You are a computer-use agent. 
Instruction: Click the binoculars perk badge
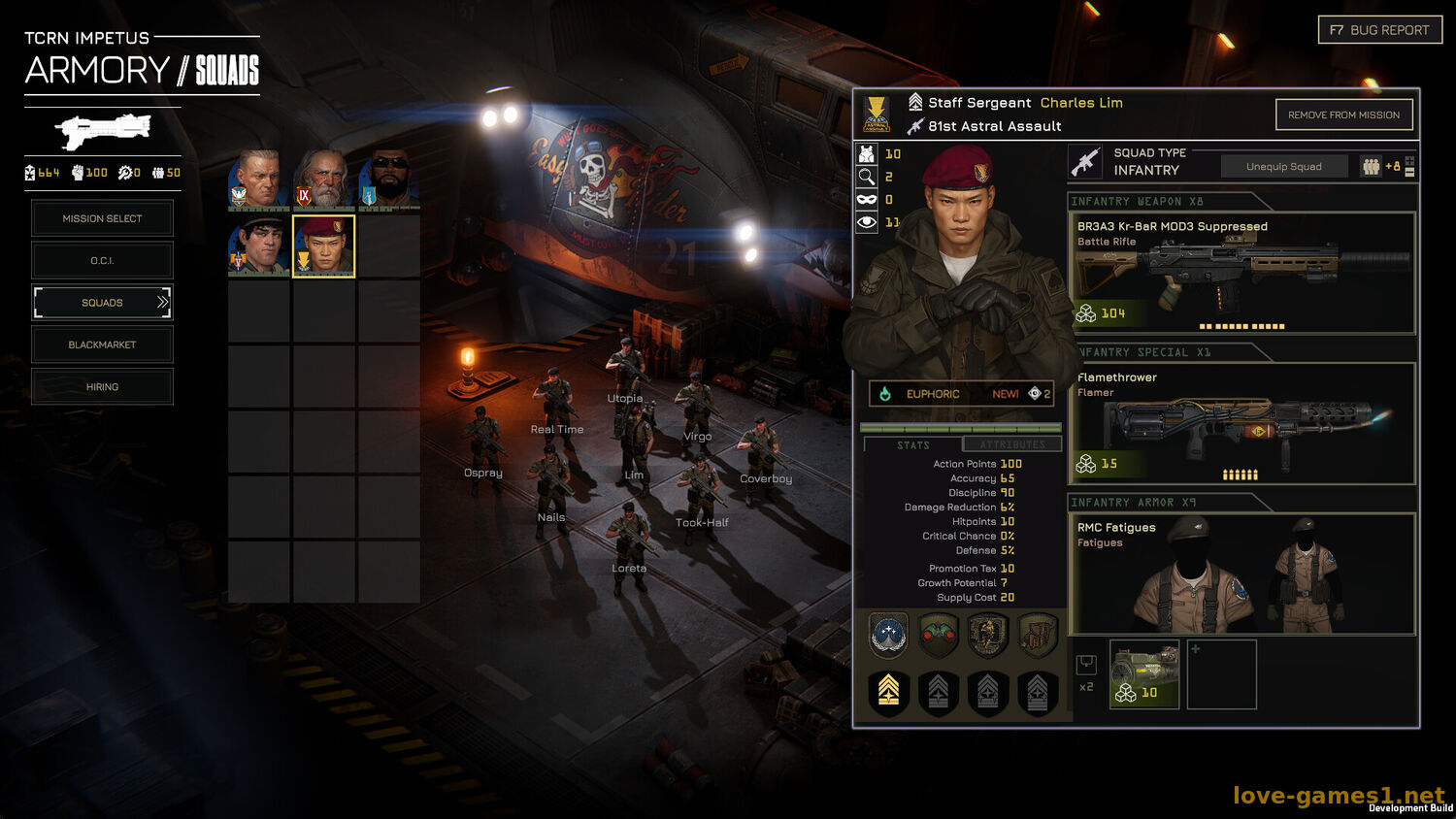[x=938, y=636]
